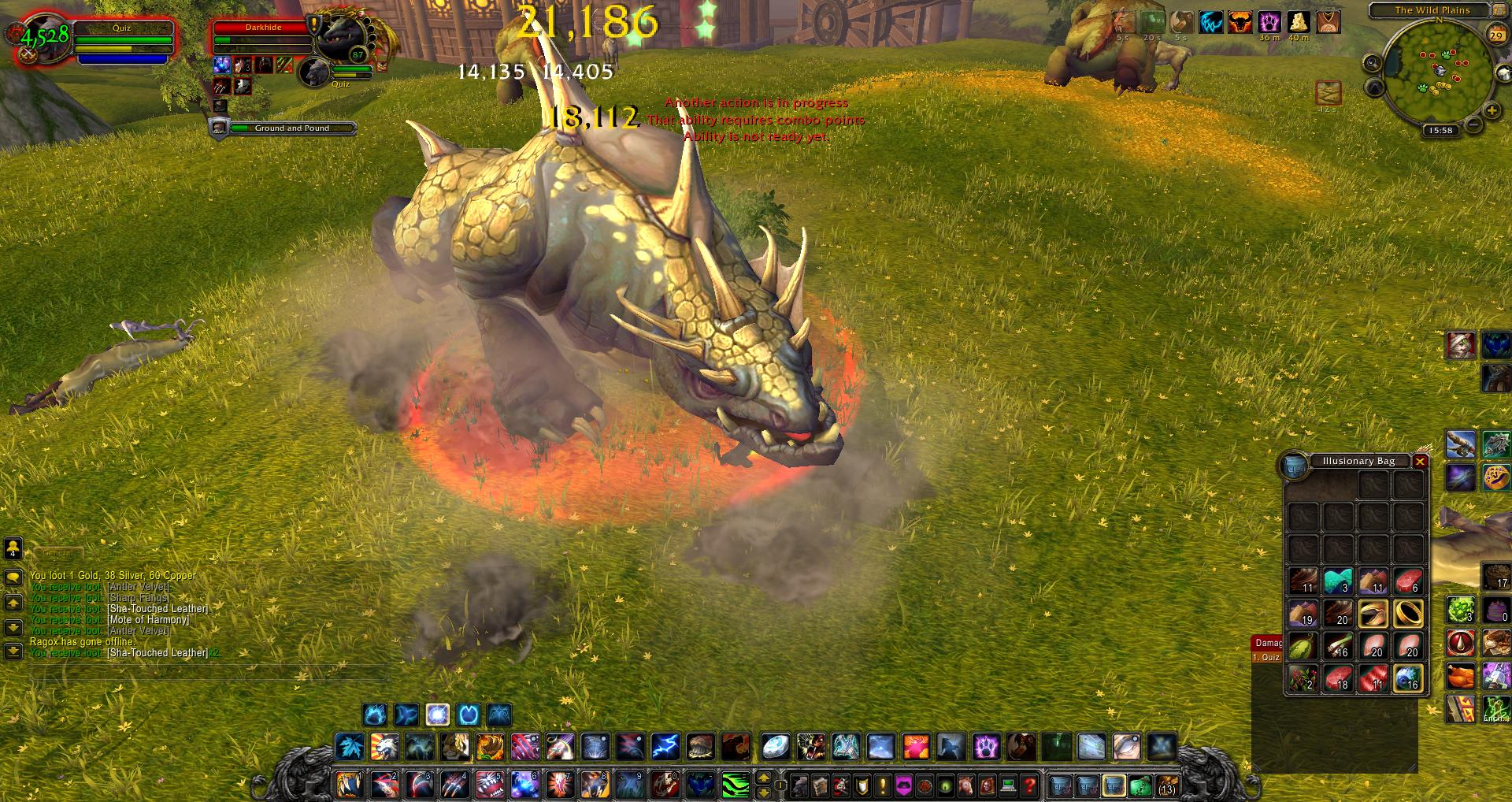Image resolution: width=1512 pixels, height=802 pixels.
Task: Page the action bar up
Action: [x=763, y=778]
